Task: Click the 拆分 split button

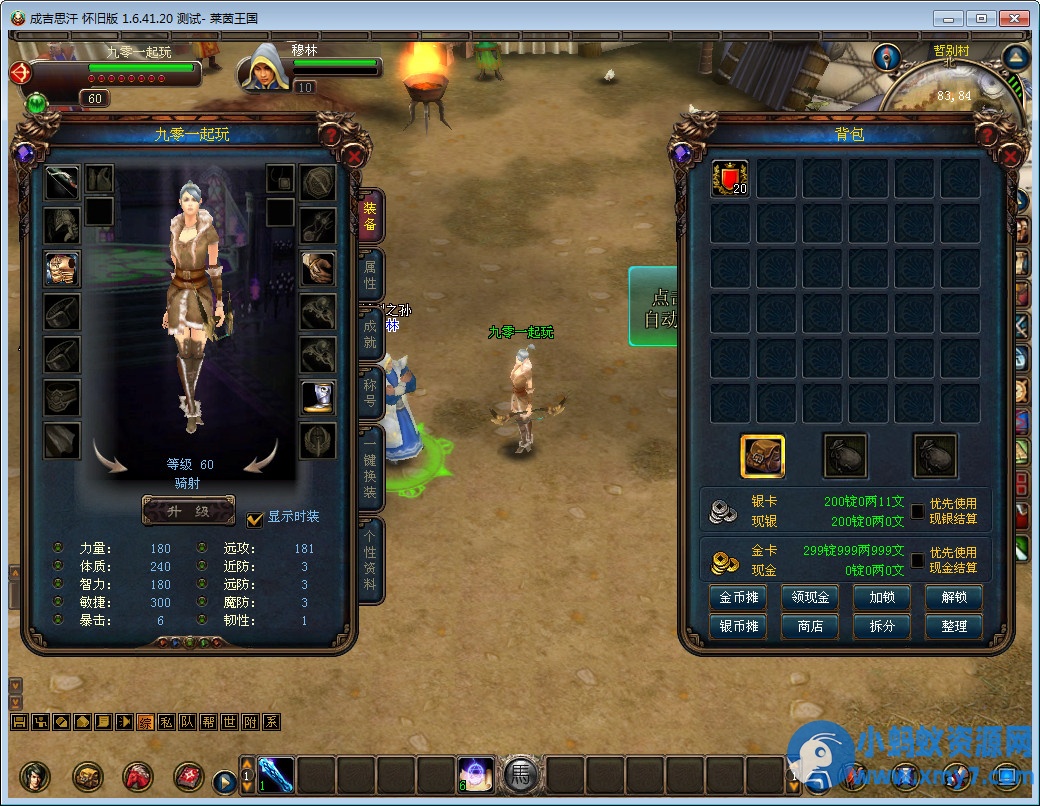Action: (x=882, y=626)
